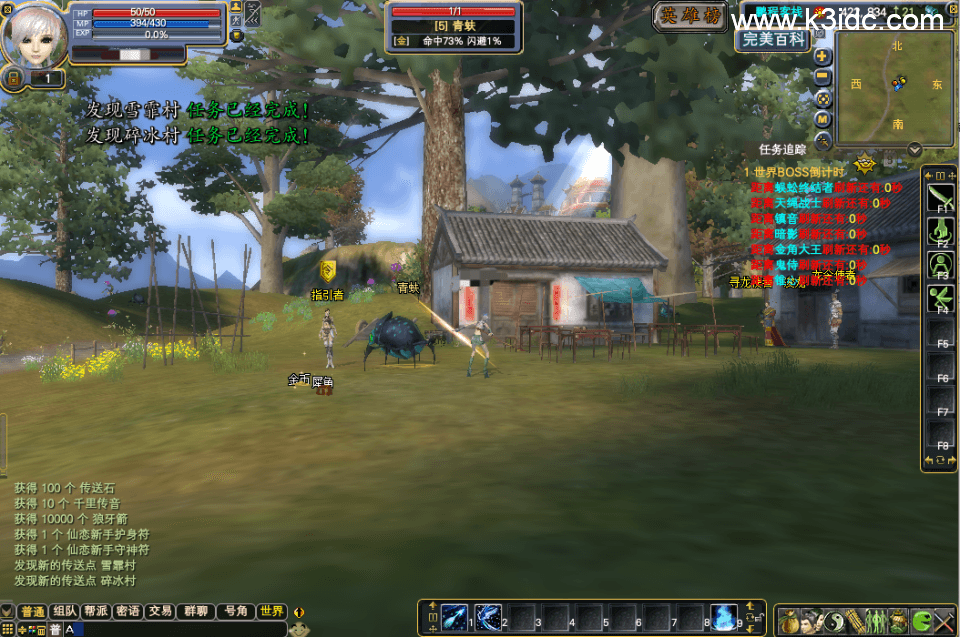Activate the skill in hotbar slot 1
Screen dimensions: 960x637
[x=455, y=617]
